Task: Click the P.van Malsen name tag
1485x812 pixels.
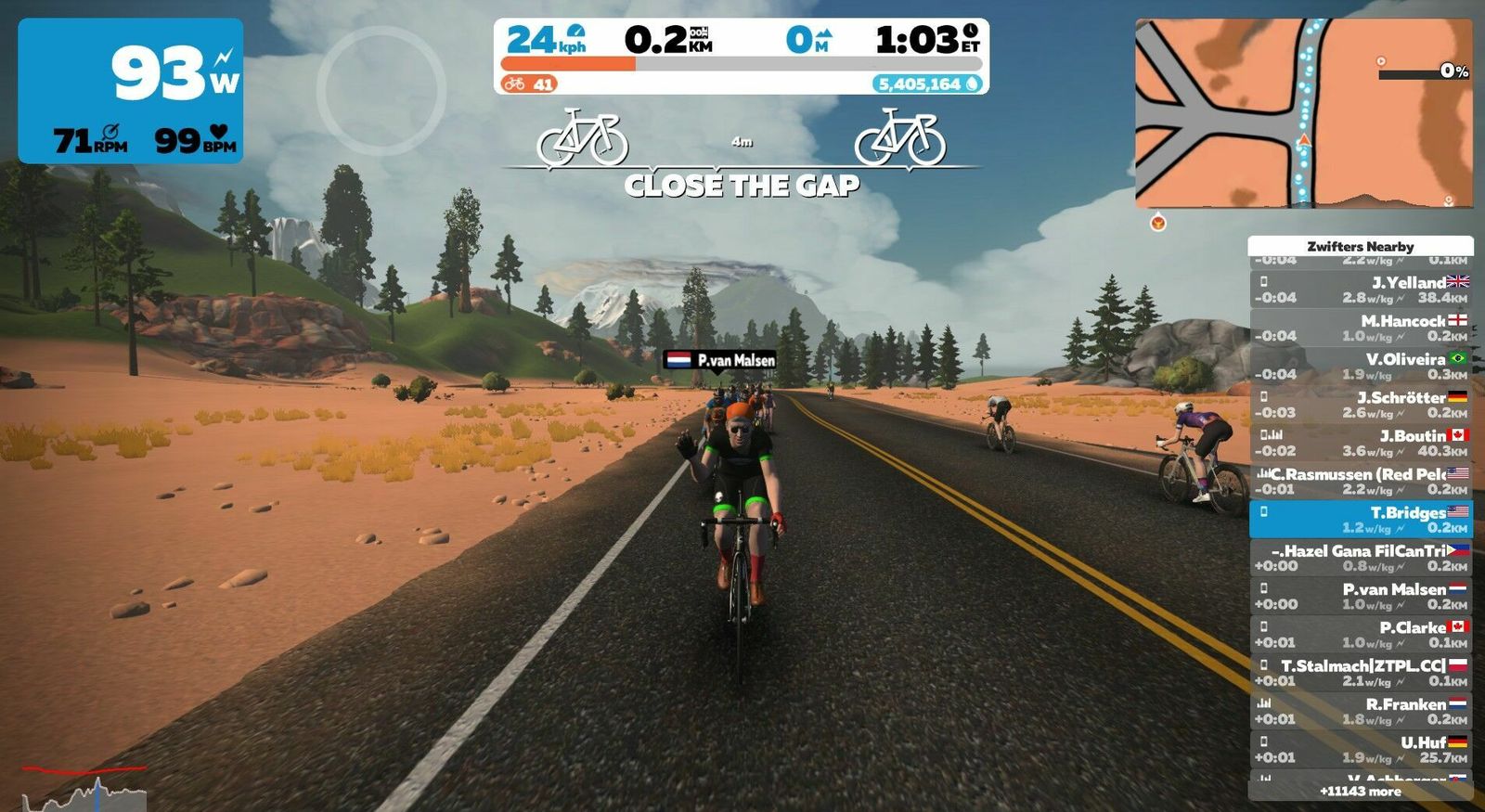Action: [720, 360]
